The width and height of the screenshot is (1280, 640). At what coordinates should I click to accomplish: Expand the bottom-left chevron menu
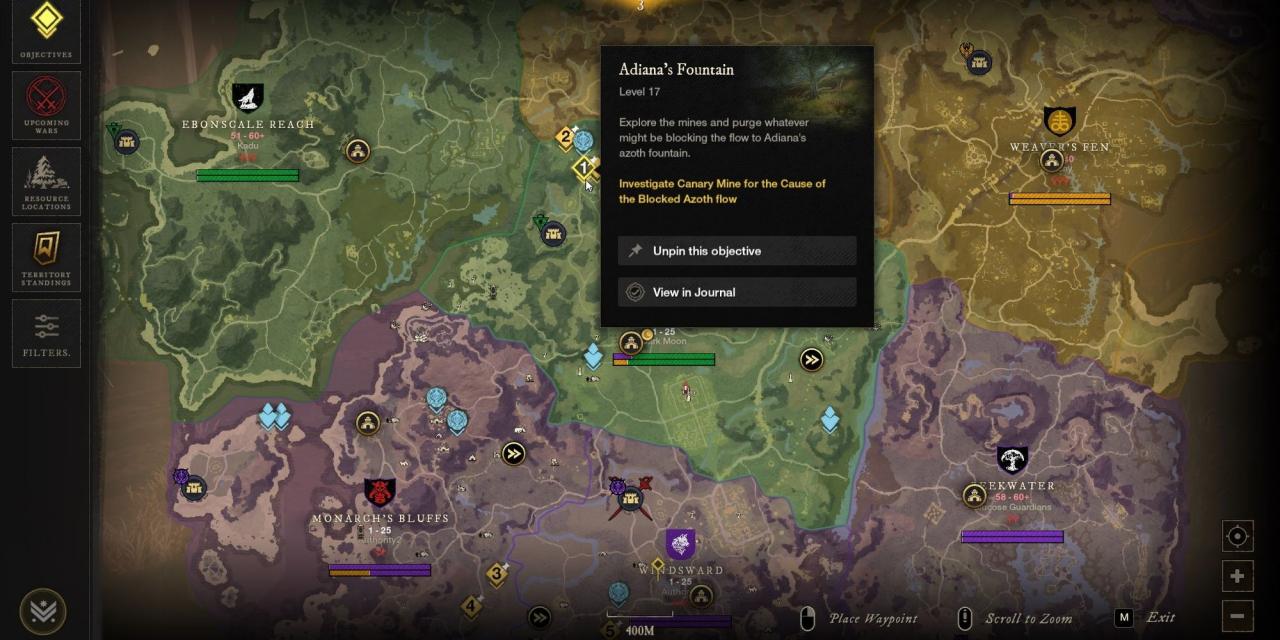pos(42,611)
